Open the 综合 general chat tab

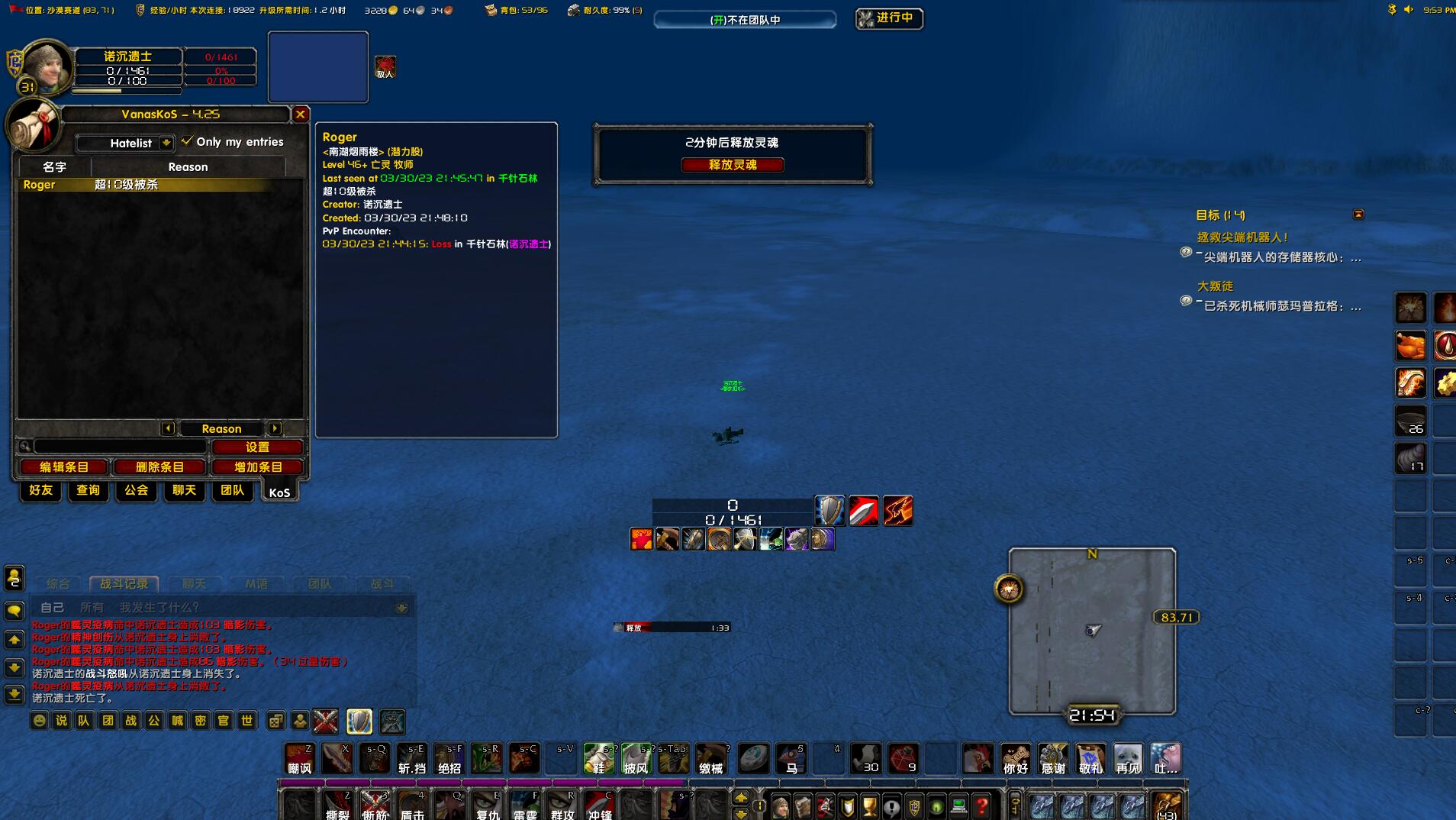[58, 584]
